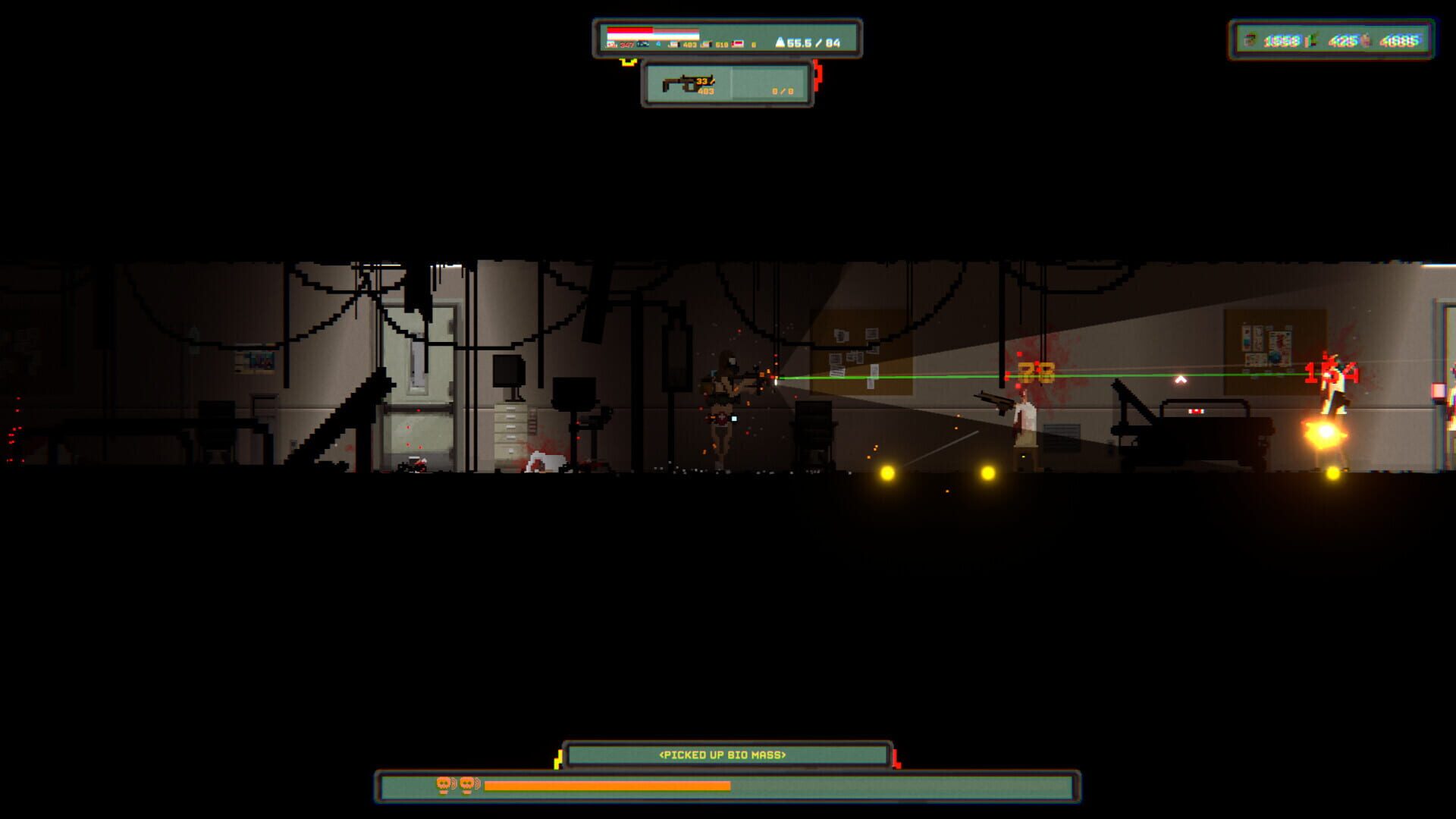This screenshot has height=819, width=1456.
Task: Click the rifle ammo icon showing 403 rounds
Action: point(675,44)
